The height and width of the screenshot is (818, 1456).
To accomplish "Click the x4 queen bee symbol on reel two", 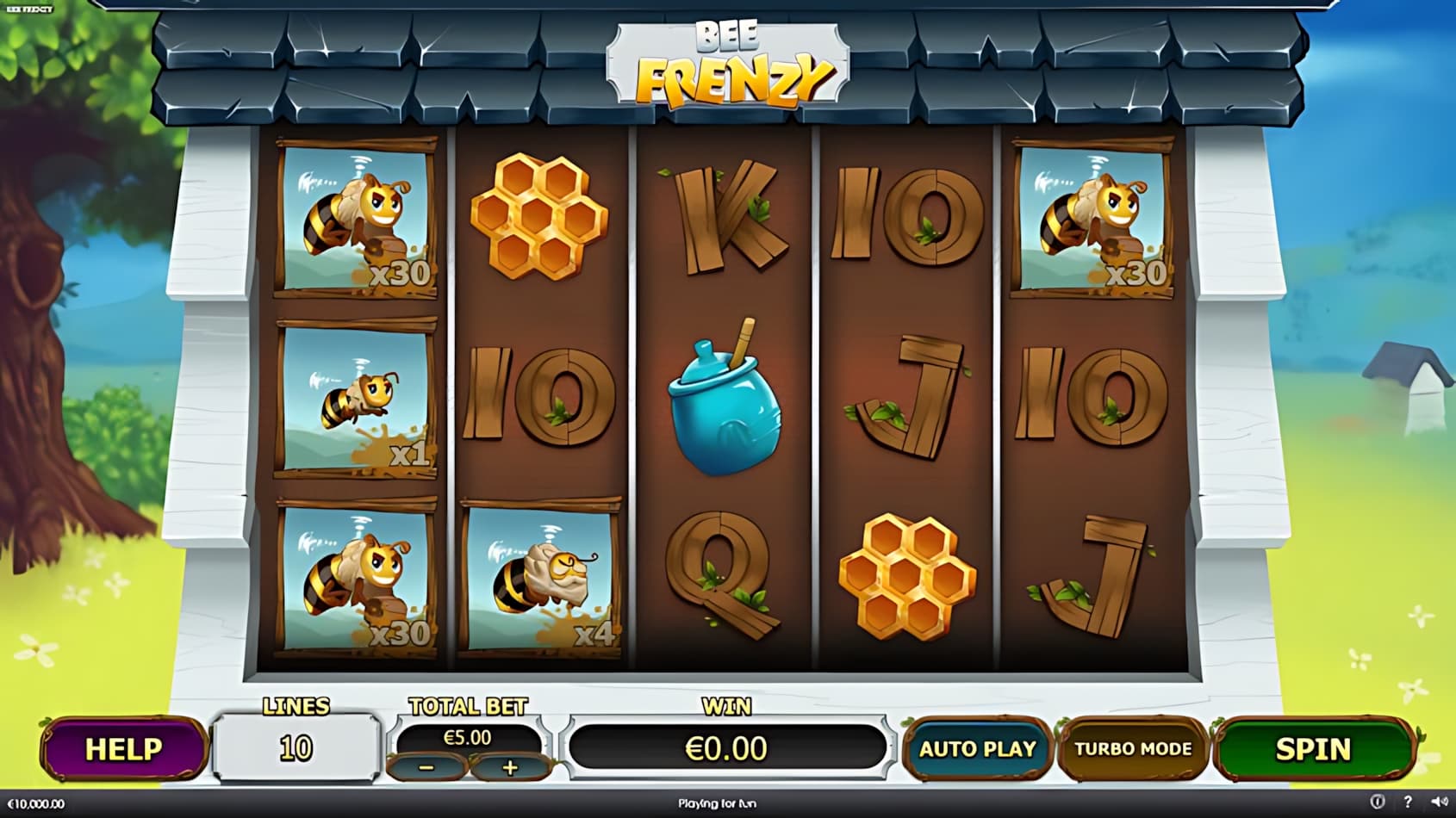I will 538,577.
